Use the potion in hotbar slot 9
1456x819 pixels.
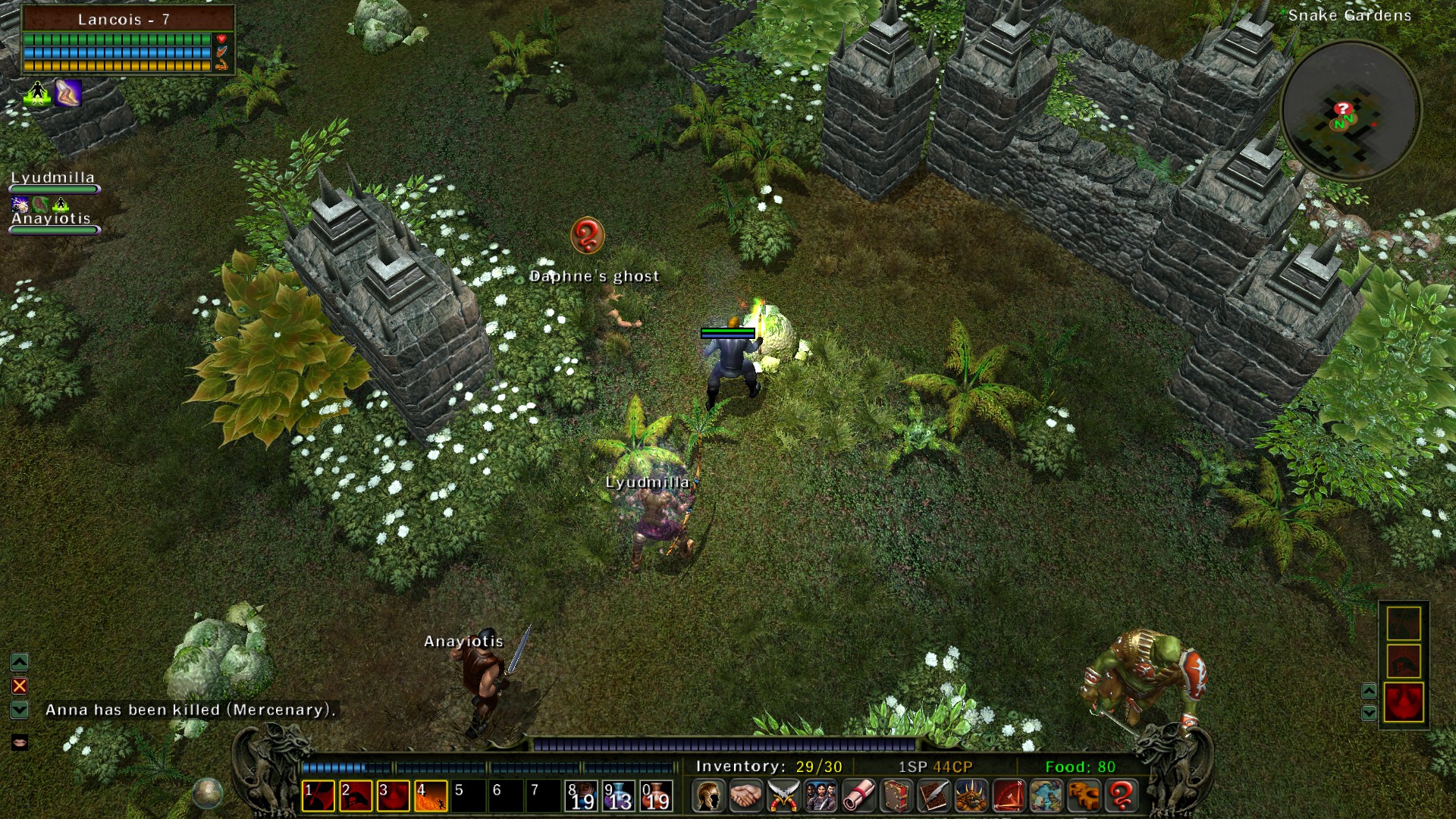(618, 796)
